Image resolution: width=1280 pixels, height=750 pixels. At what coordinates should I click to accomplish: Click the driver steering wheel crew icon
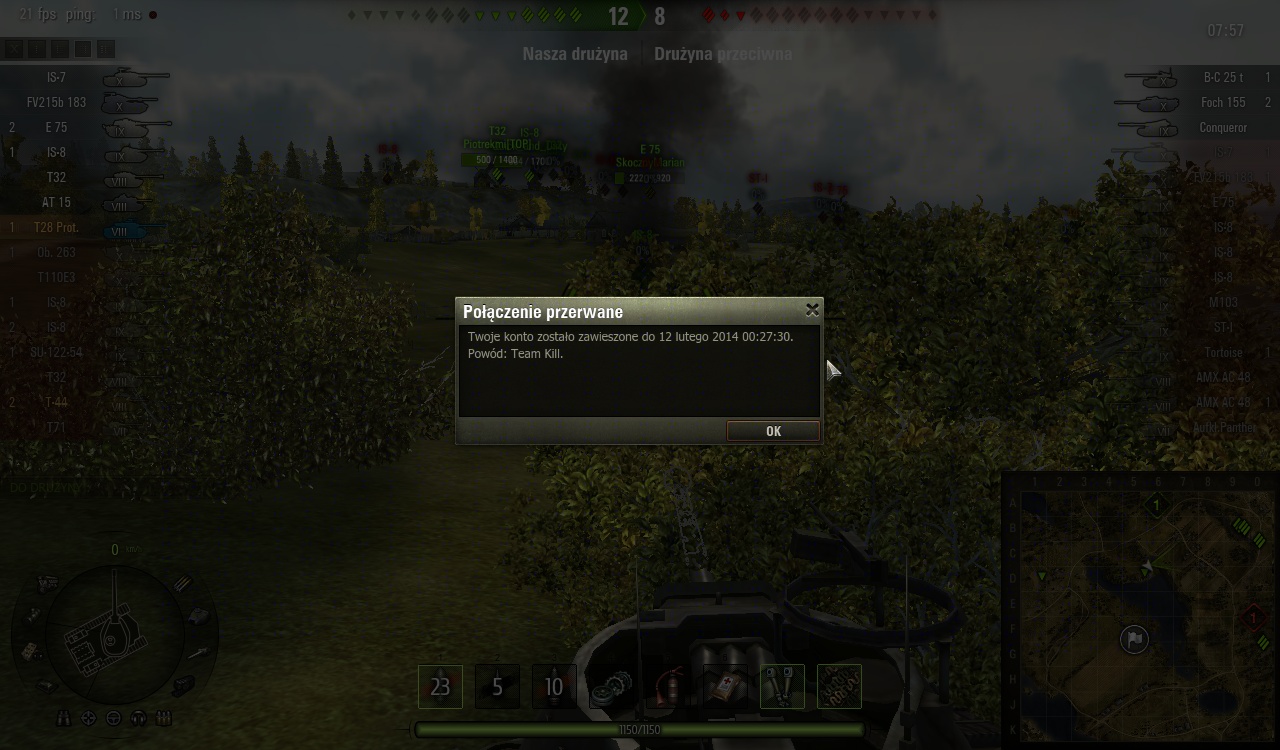coord(114,718)
